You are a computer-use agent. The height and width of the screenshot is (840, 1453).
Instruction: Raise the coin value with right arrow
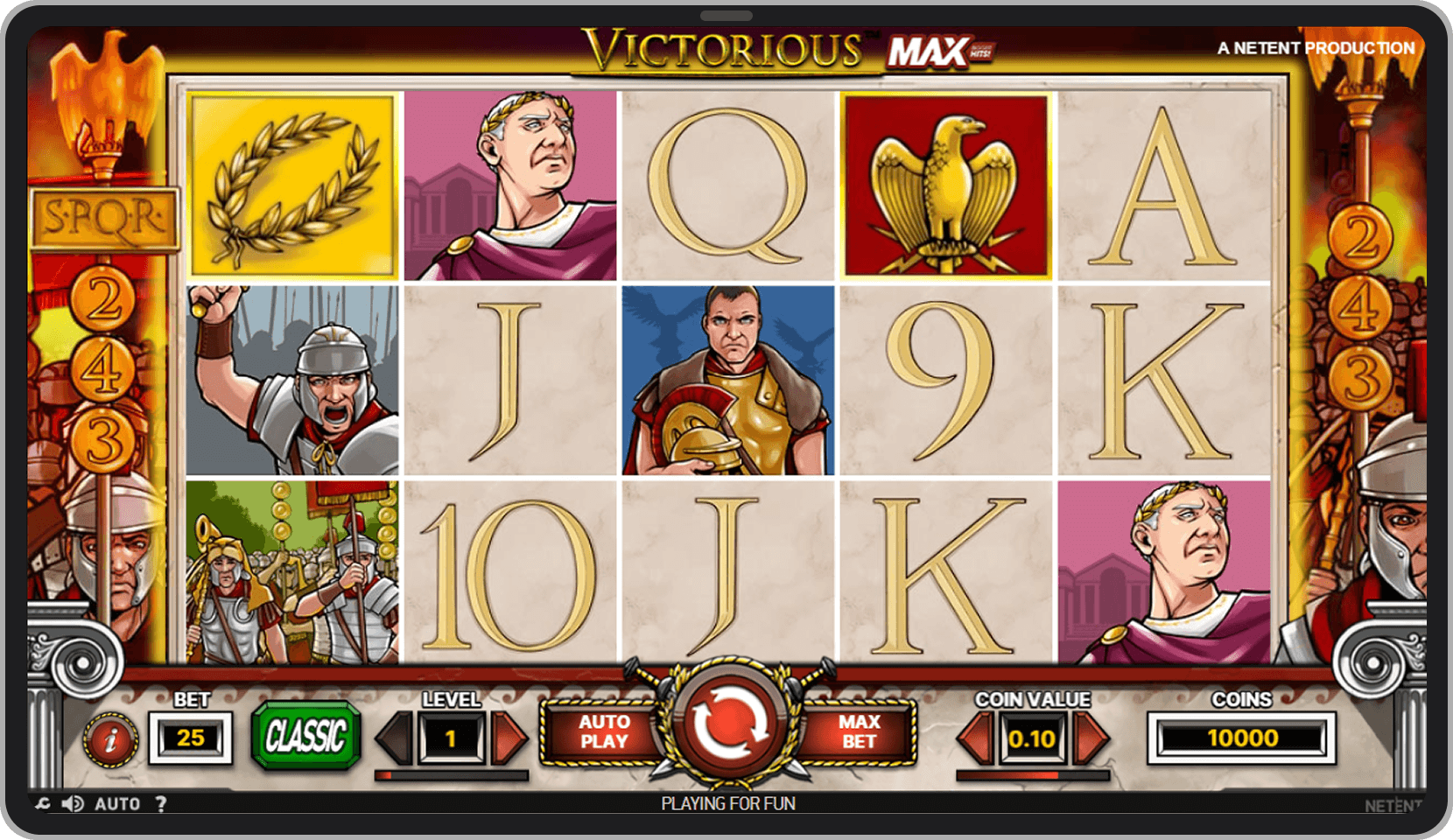pyautogui.click(x=1091, y=737)
